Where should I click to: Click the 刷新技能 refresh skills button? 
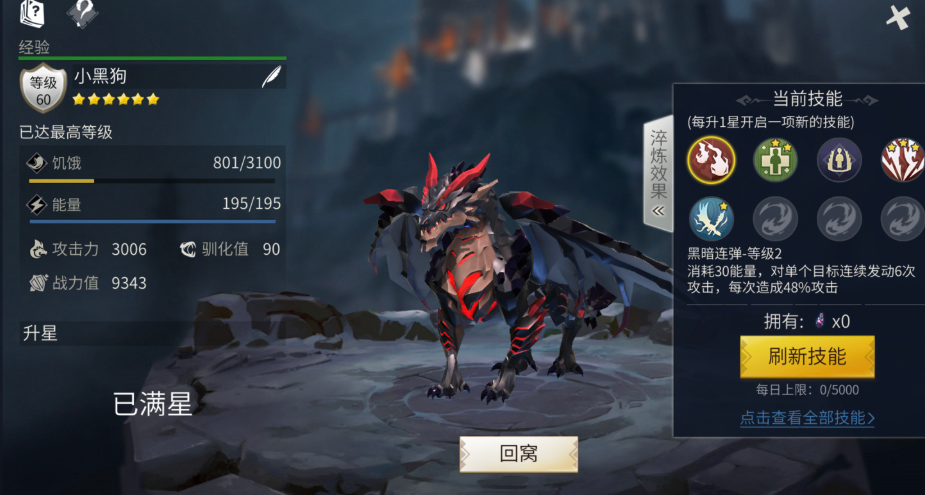[807, 357]
